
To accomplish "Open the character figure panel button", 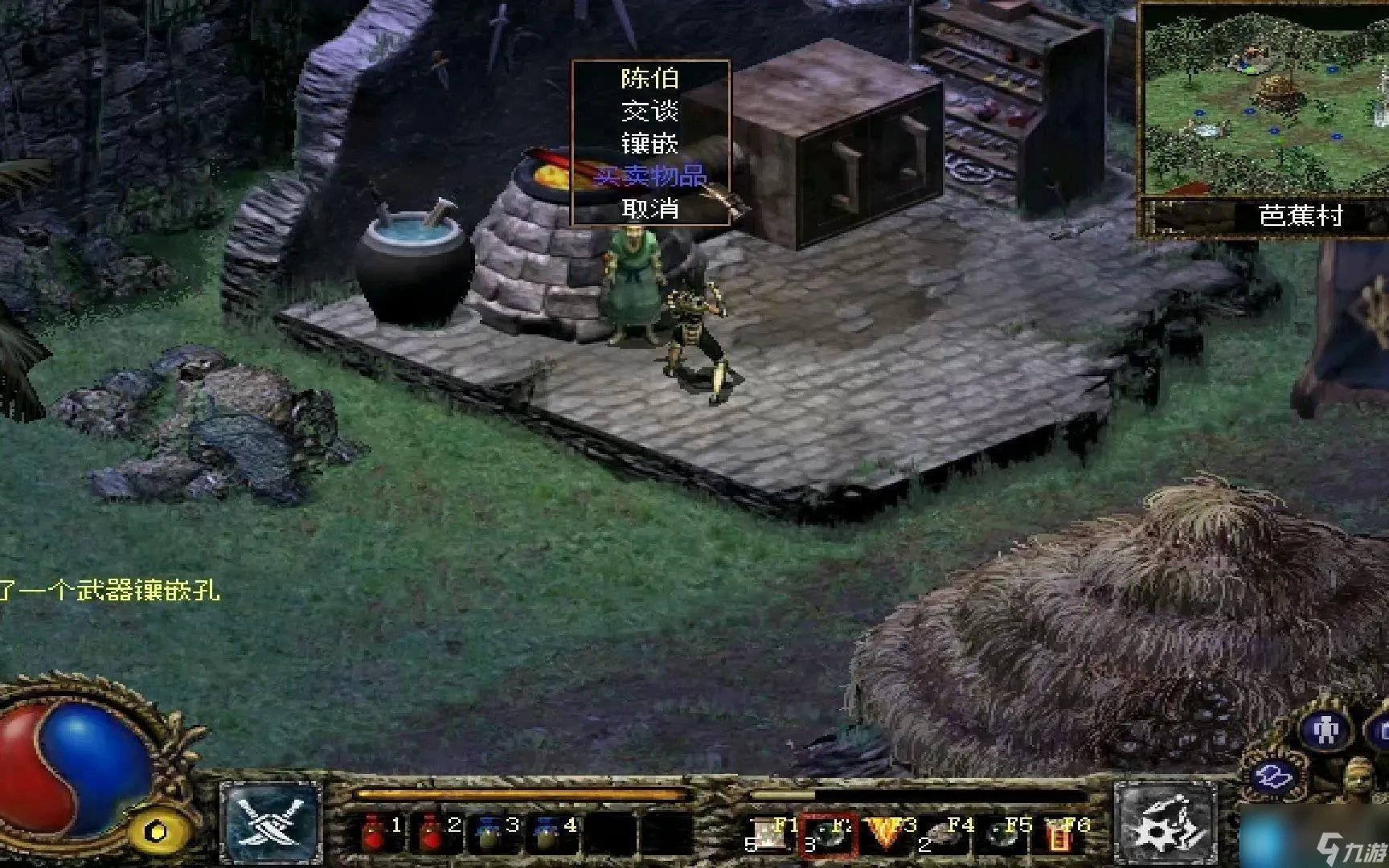I will pos(1323,731).
